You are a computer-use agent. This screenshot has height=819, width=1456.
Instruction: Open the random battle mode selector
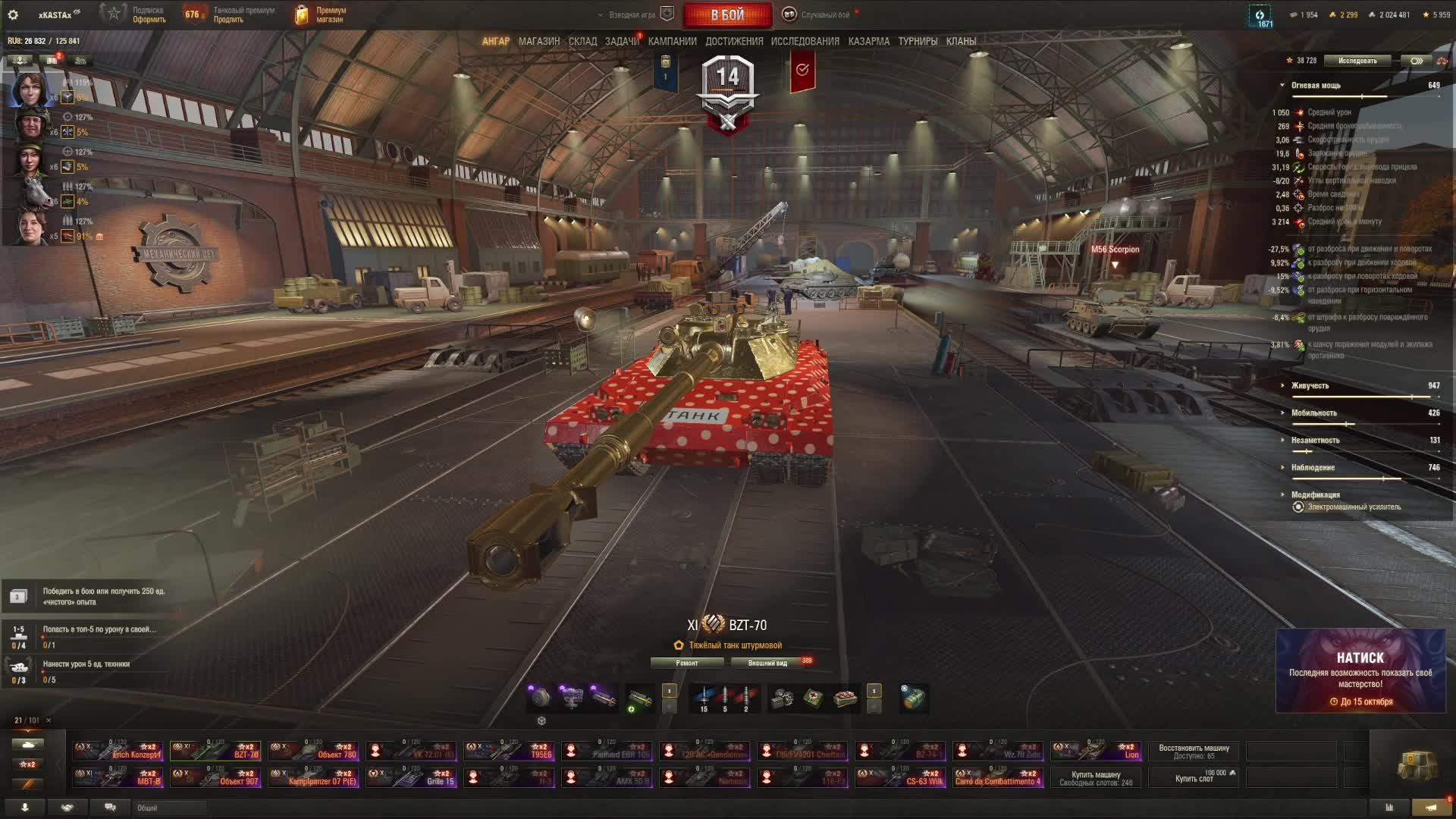point(824,15)
